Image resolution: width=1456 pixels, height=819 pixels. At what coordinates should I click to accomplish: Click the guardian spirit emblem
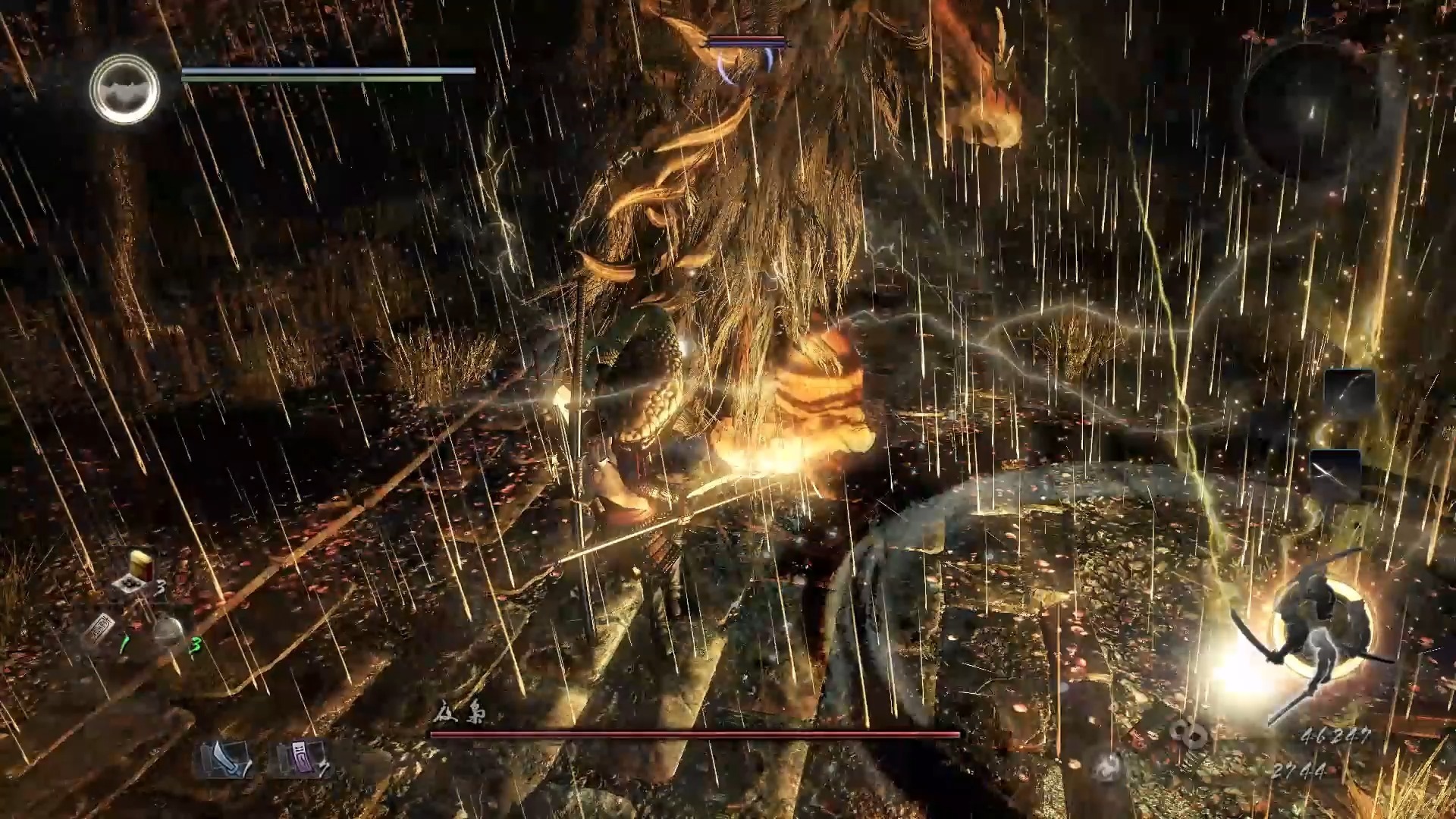tap(125, 89)
